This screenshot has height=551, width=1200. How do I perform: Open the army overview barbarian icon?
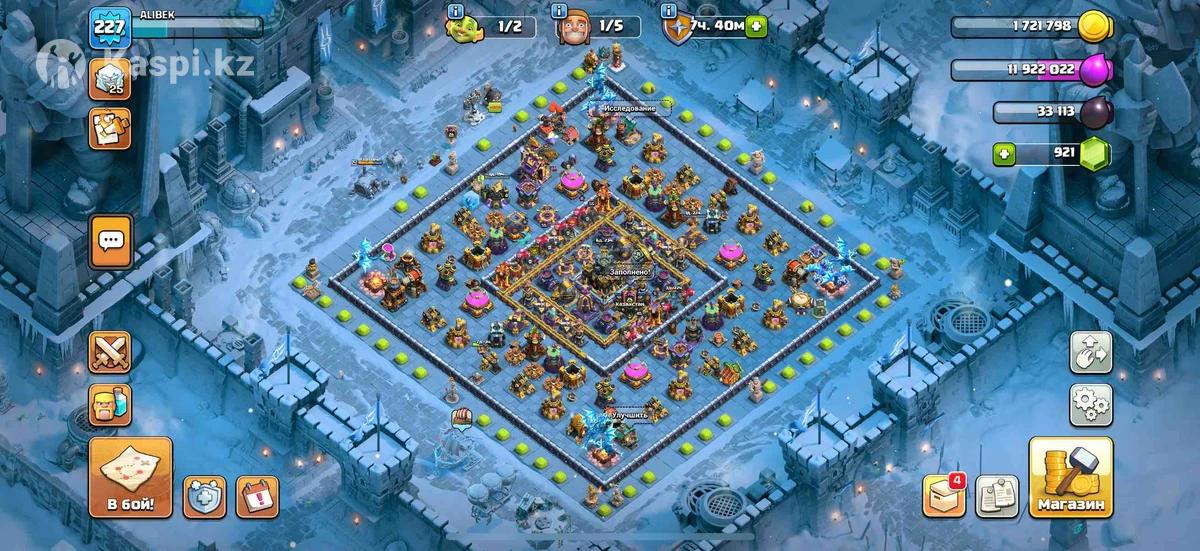(x=110, y=406)
